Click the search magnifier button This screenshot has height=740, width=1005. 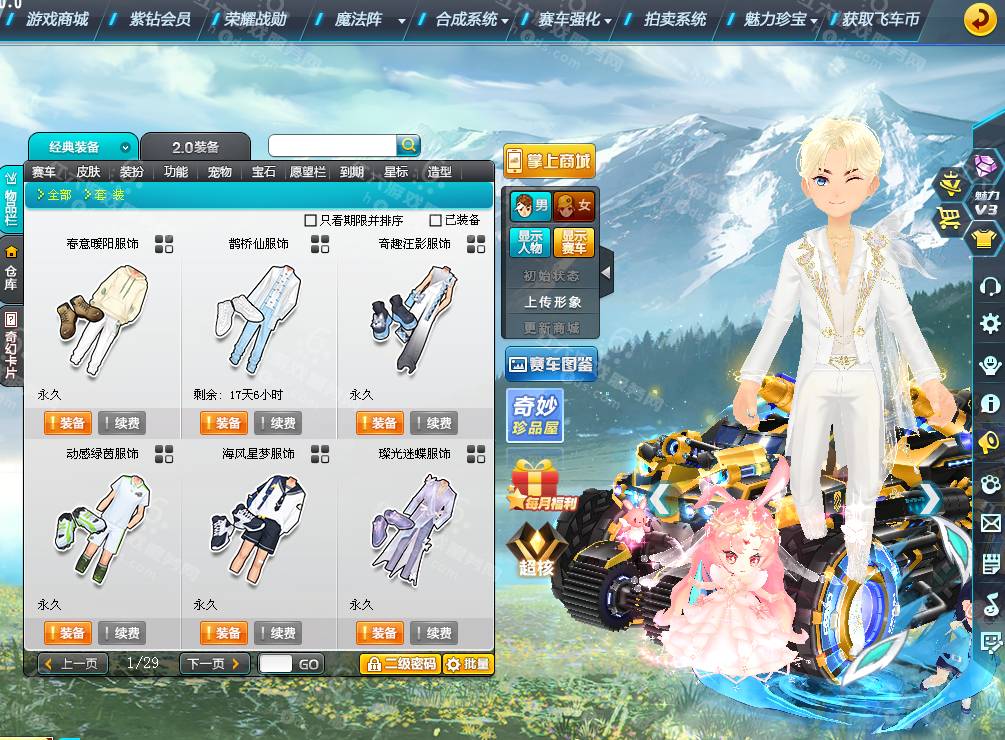[x=408, y=146]
